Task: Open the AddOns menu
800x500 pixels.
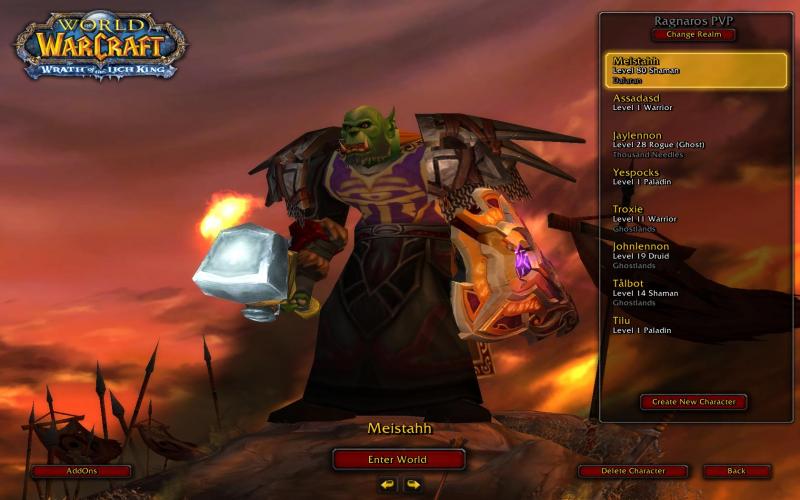Action: (81, 471)
